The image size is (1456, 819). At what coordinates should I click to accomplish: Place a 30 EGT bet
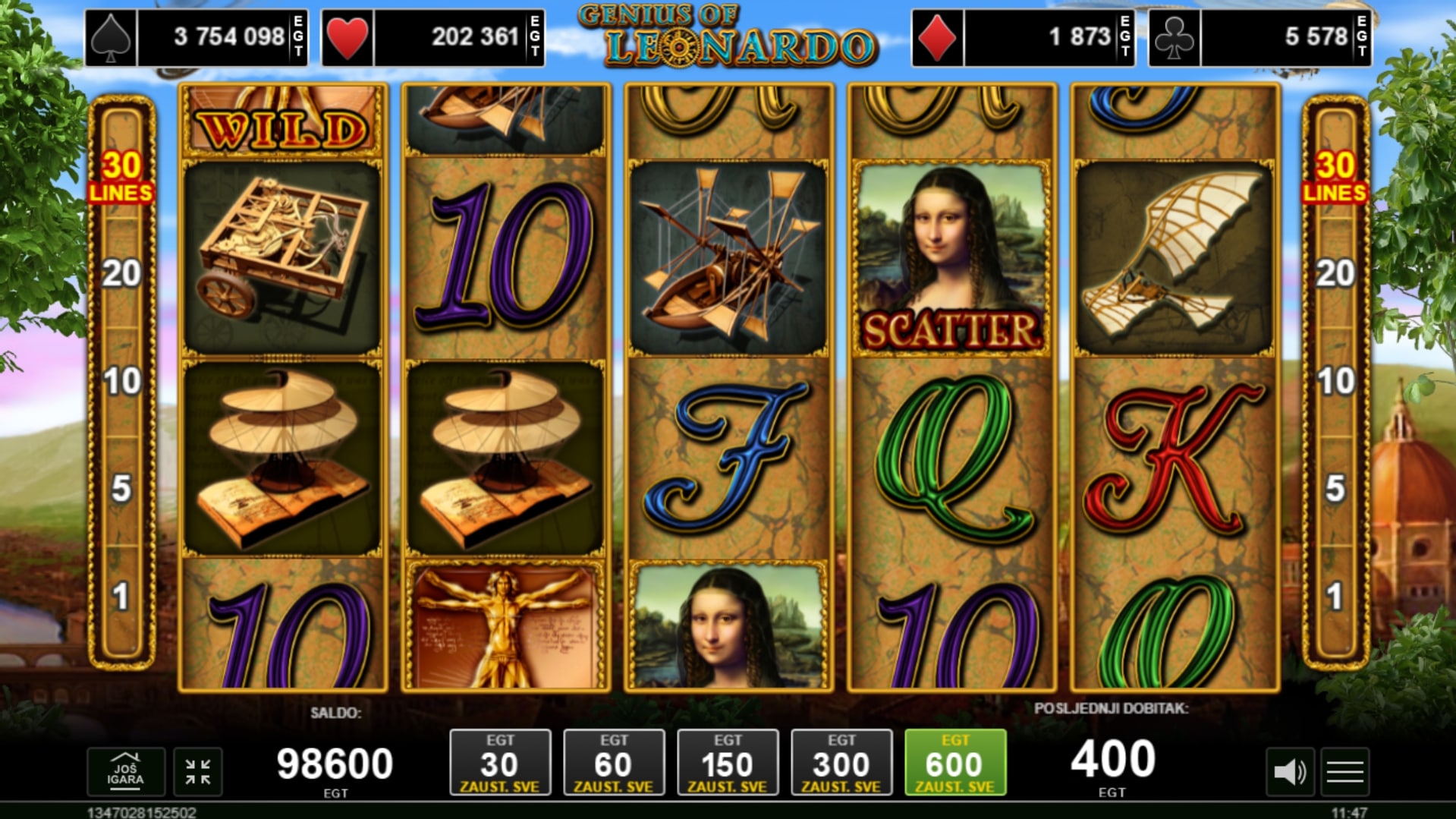tap(500, 763)
